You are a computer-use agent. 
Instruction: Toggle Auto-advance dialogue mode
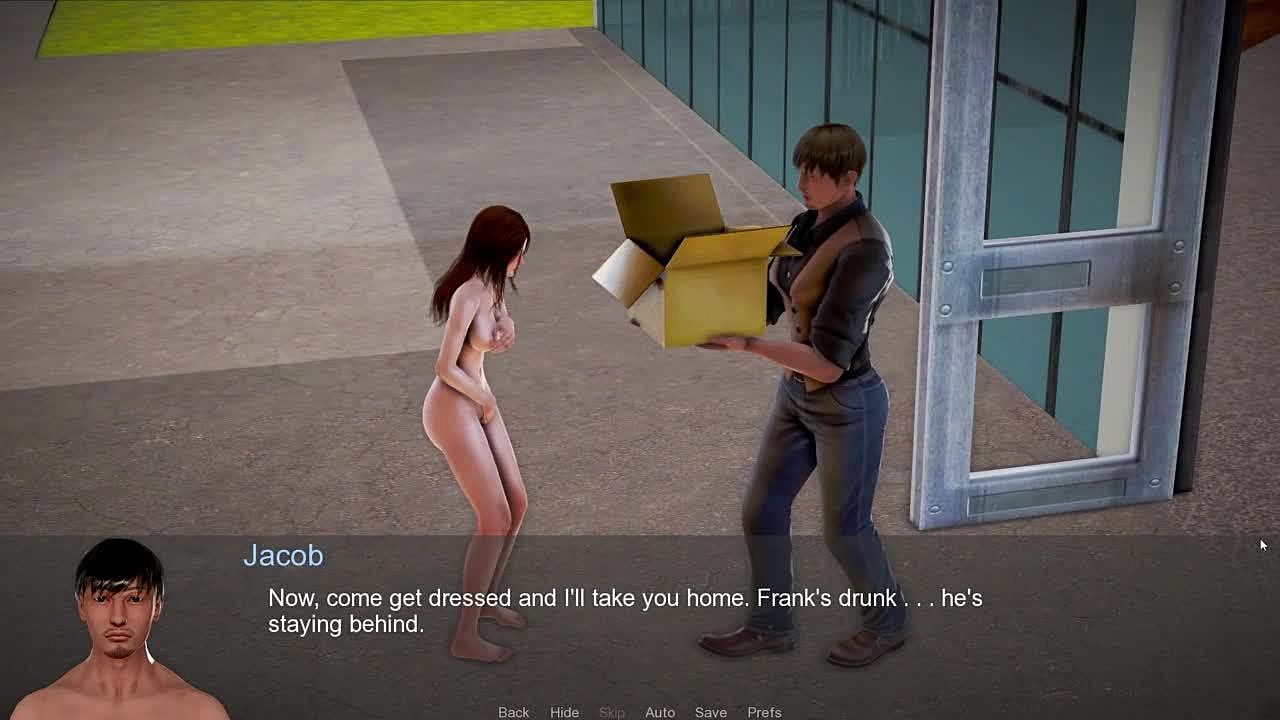click(x=660, y=712)
